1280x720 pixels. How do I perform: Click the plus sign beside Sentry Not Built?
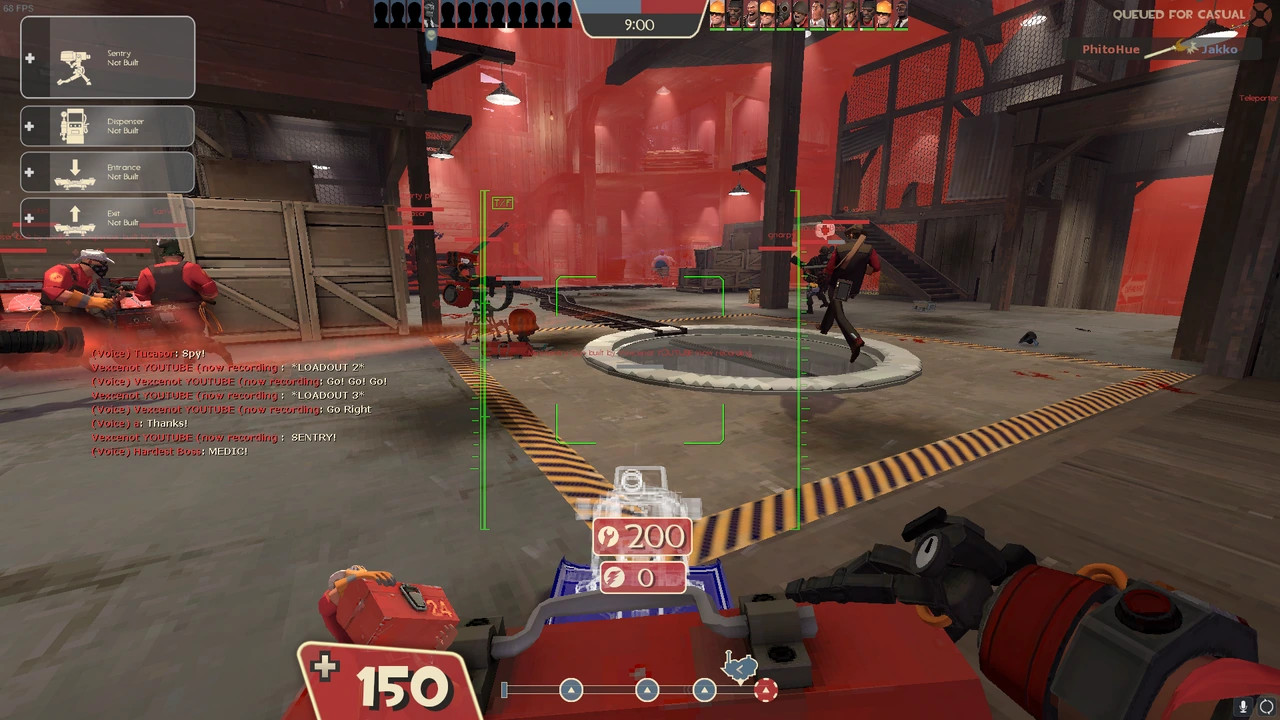click(30, 57)
